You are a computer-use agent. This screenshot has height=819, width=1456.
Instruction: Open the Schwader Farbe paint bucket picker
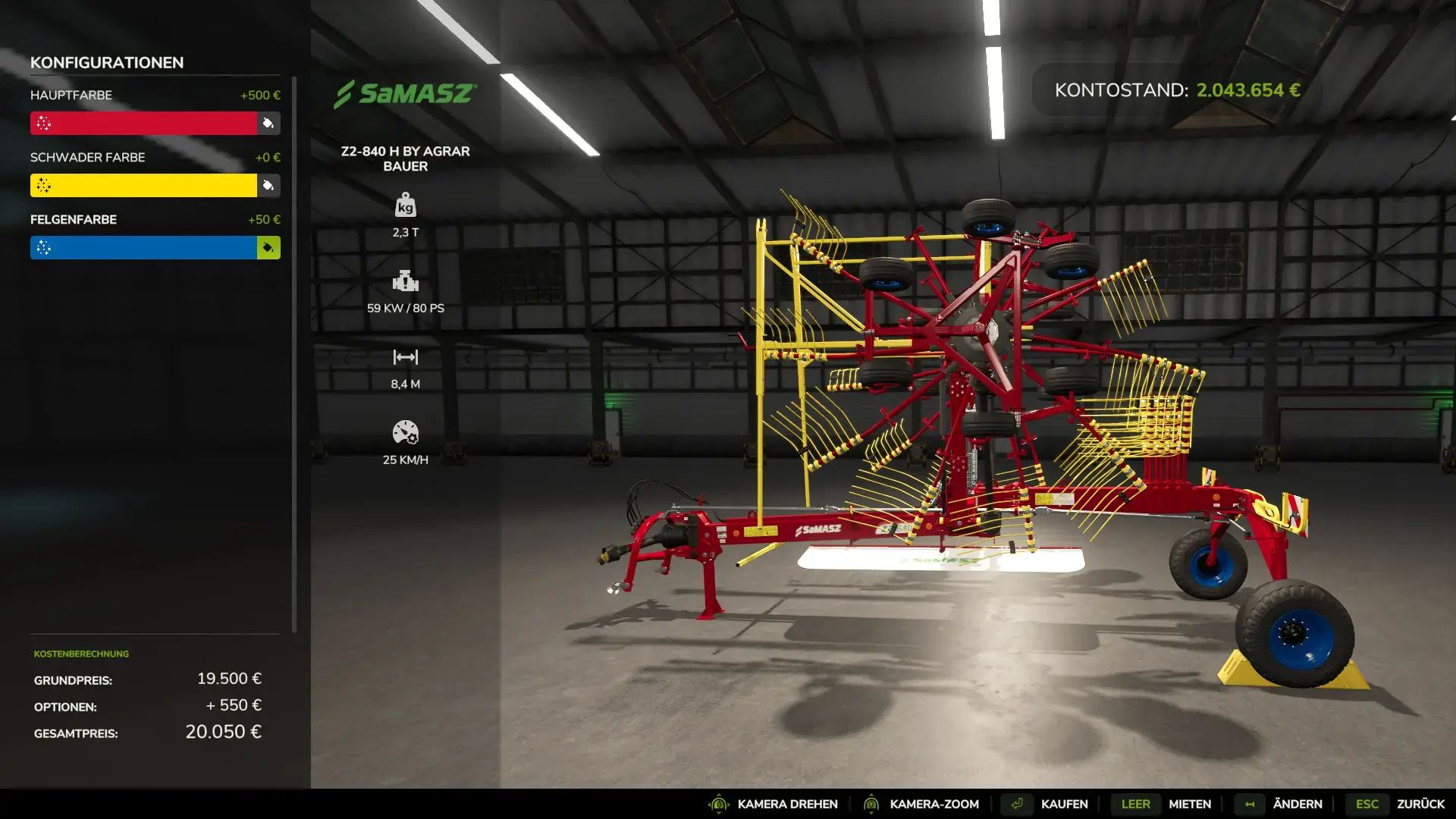(268, 185)
